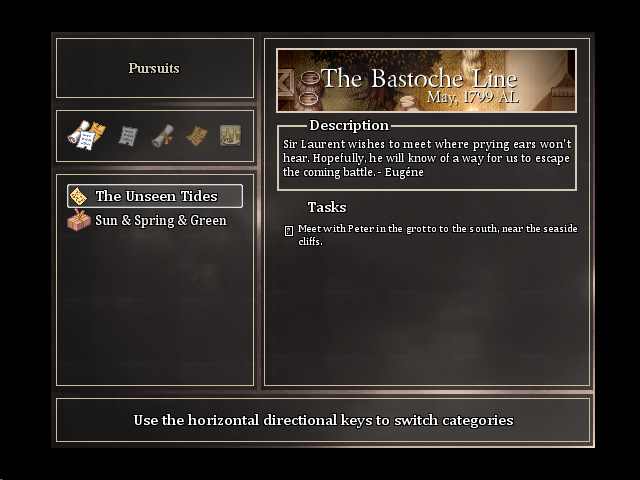Switch to the tan parchment category icon
Screen dimensions: 640x480
click(x=196, y=135)
